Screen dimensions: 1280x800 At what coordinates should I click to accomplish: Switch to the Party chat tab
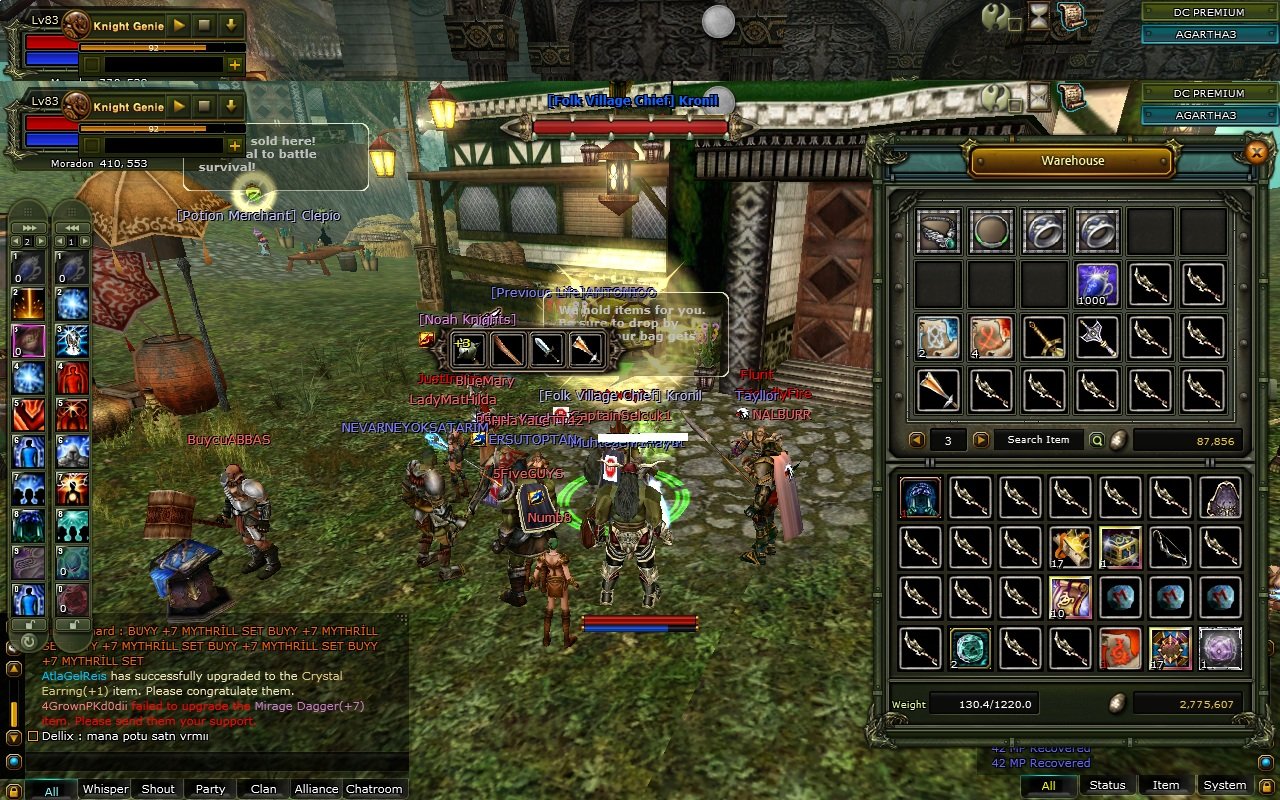(x=210, y=789)
